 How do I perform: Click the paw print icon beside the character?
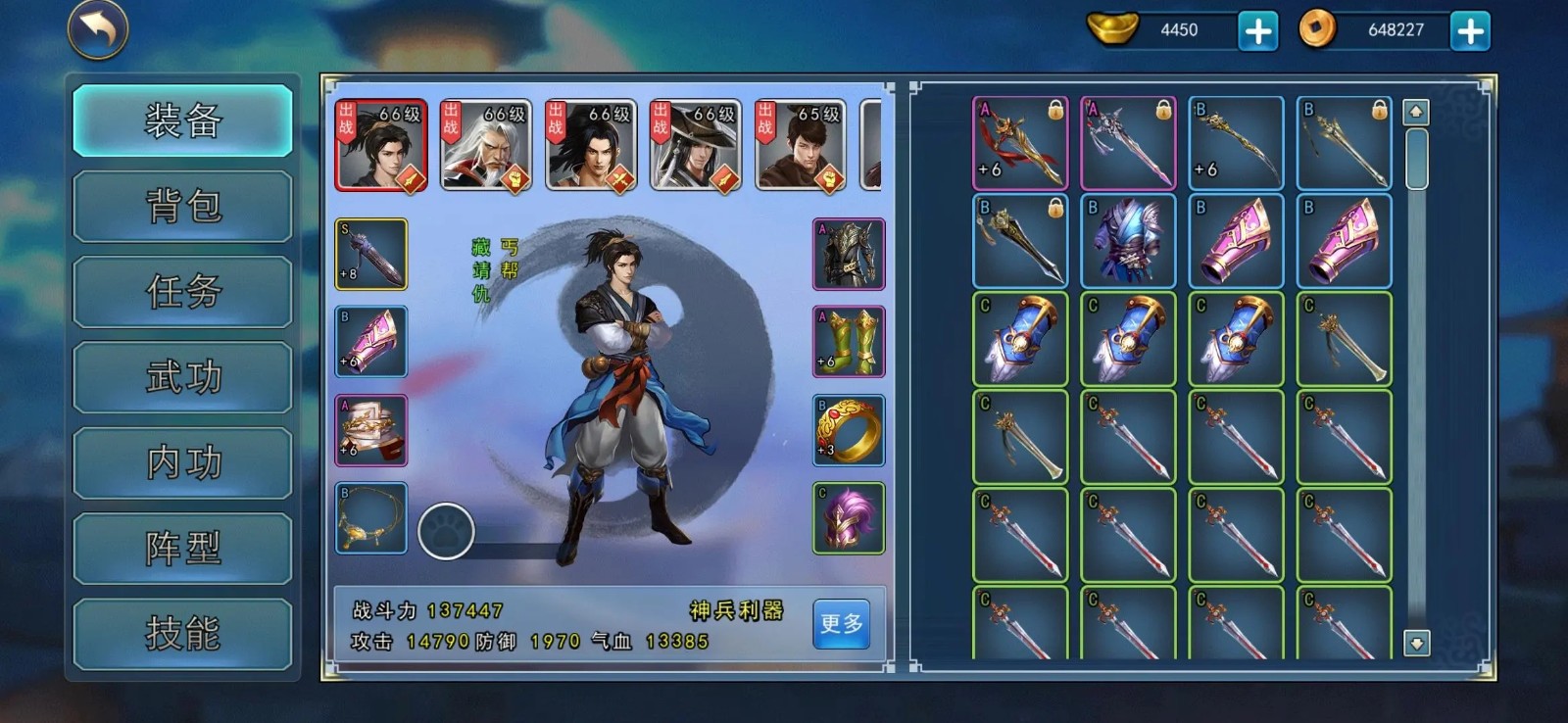(447, 532)
